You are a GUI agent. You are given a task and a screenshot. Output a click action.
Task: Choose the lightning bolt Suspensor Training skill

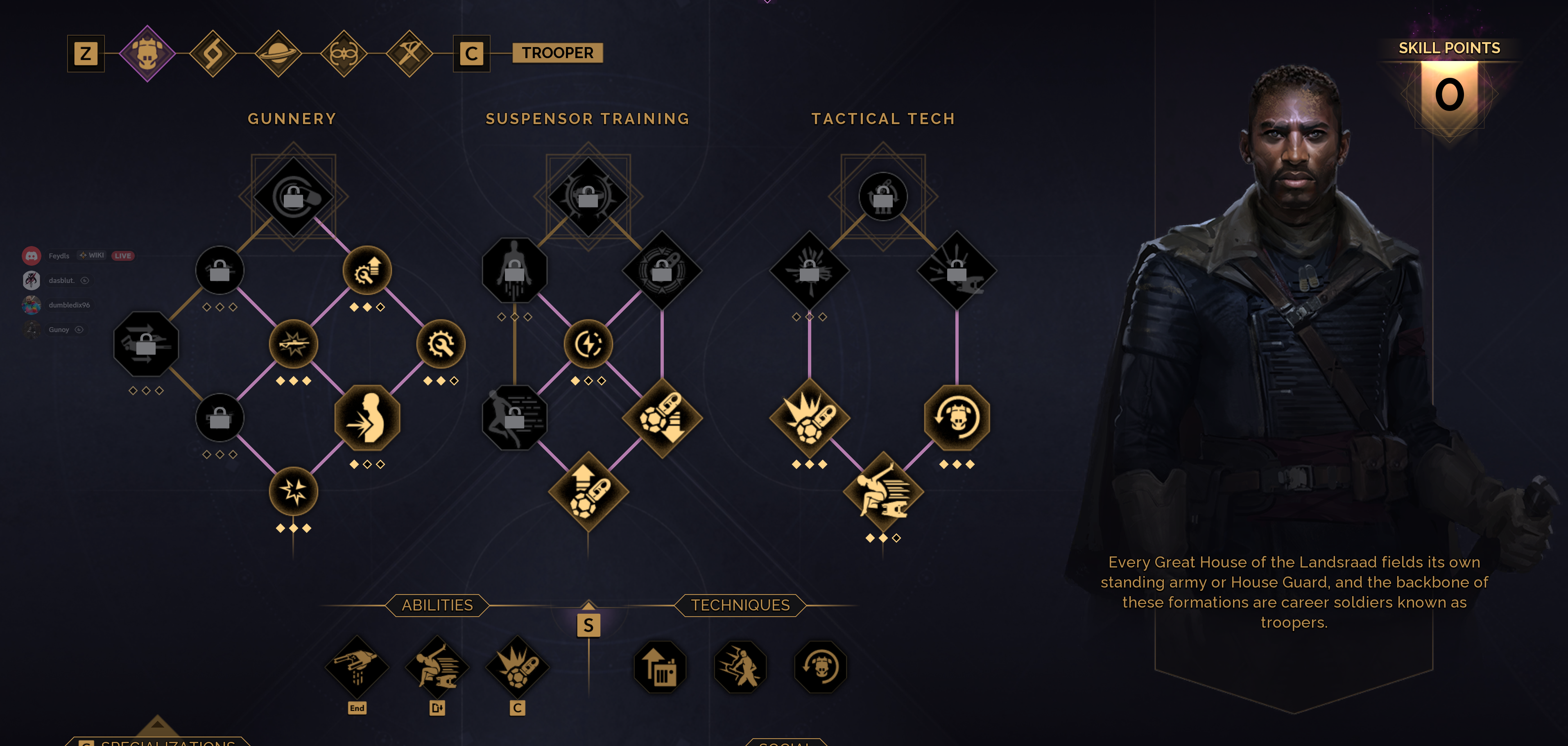(588, 344)
